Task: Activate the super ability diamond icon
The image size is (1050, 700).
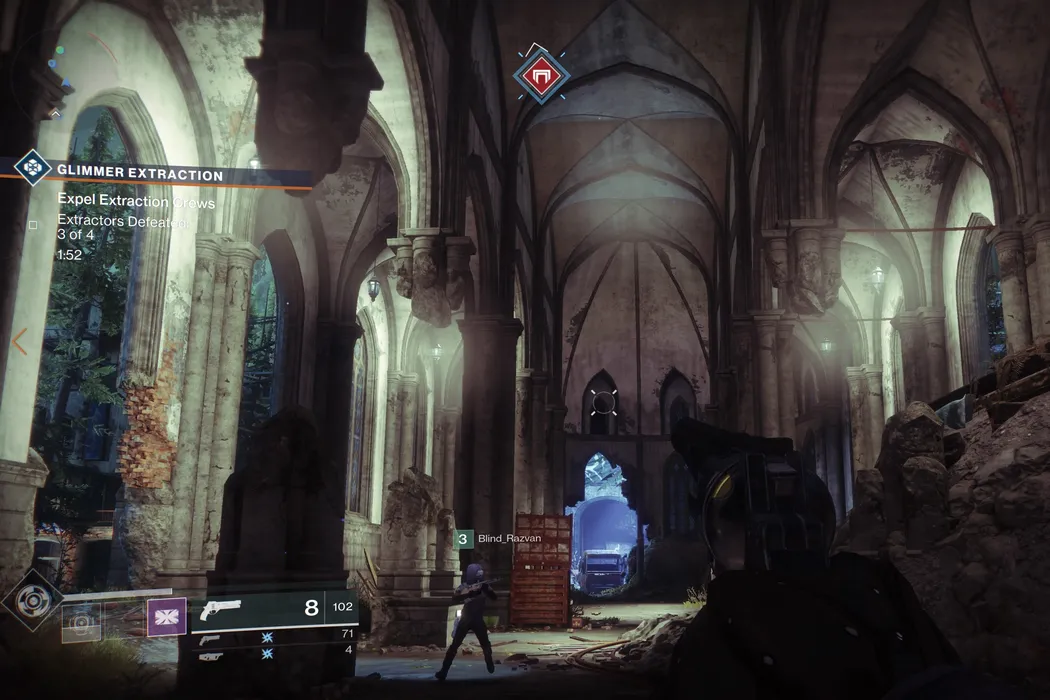Action: [33, 602]
